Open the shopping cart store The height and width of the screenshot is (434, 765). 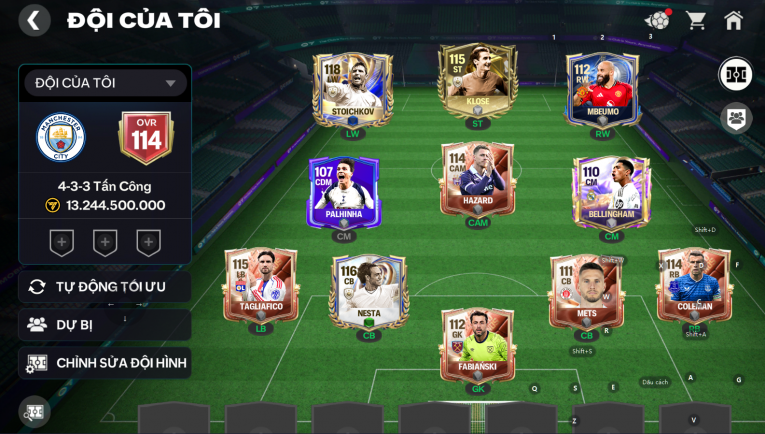(x=696, y=20)
